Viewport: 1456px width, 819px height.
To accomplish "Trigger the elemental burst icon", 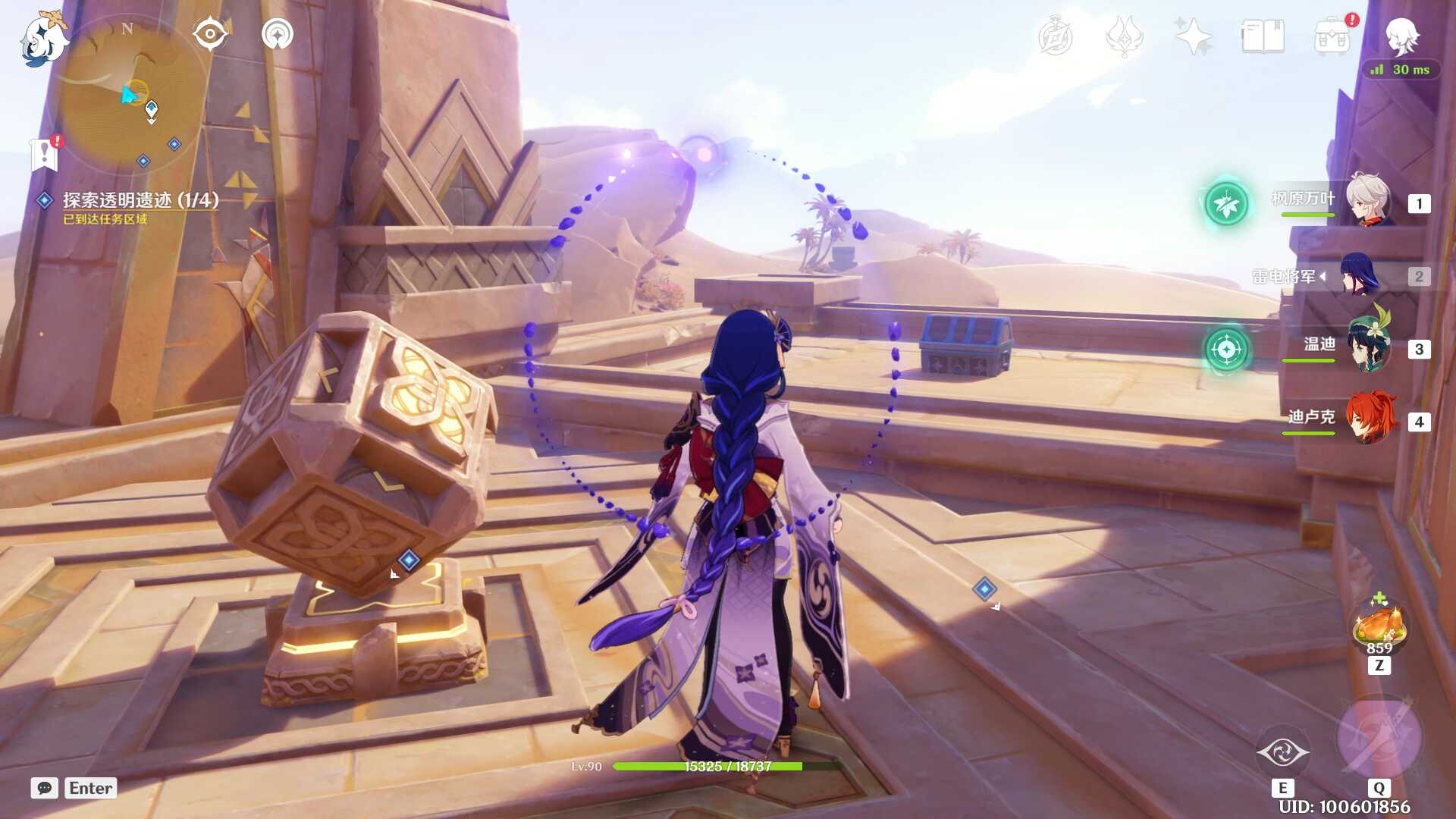I will [x=1379, y=737].
